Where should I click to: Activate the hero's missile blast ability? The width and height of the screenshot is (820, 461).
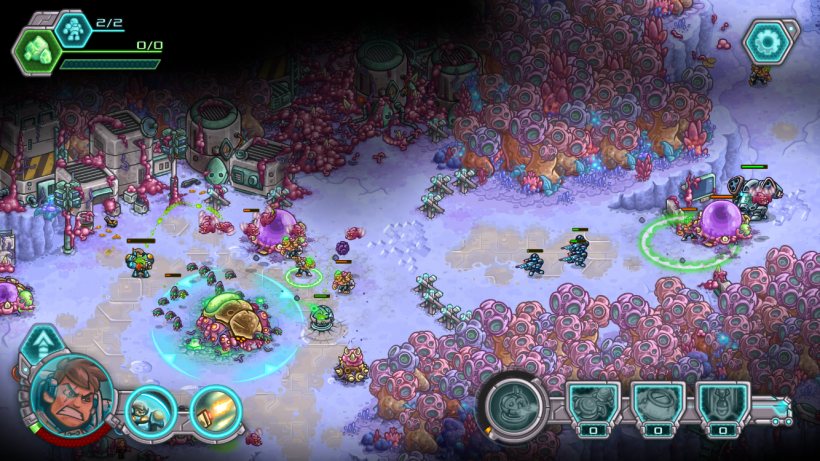[x=212, y=409]
